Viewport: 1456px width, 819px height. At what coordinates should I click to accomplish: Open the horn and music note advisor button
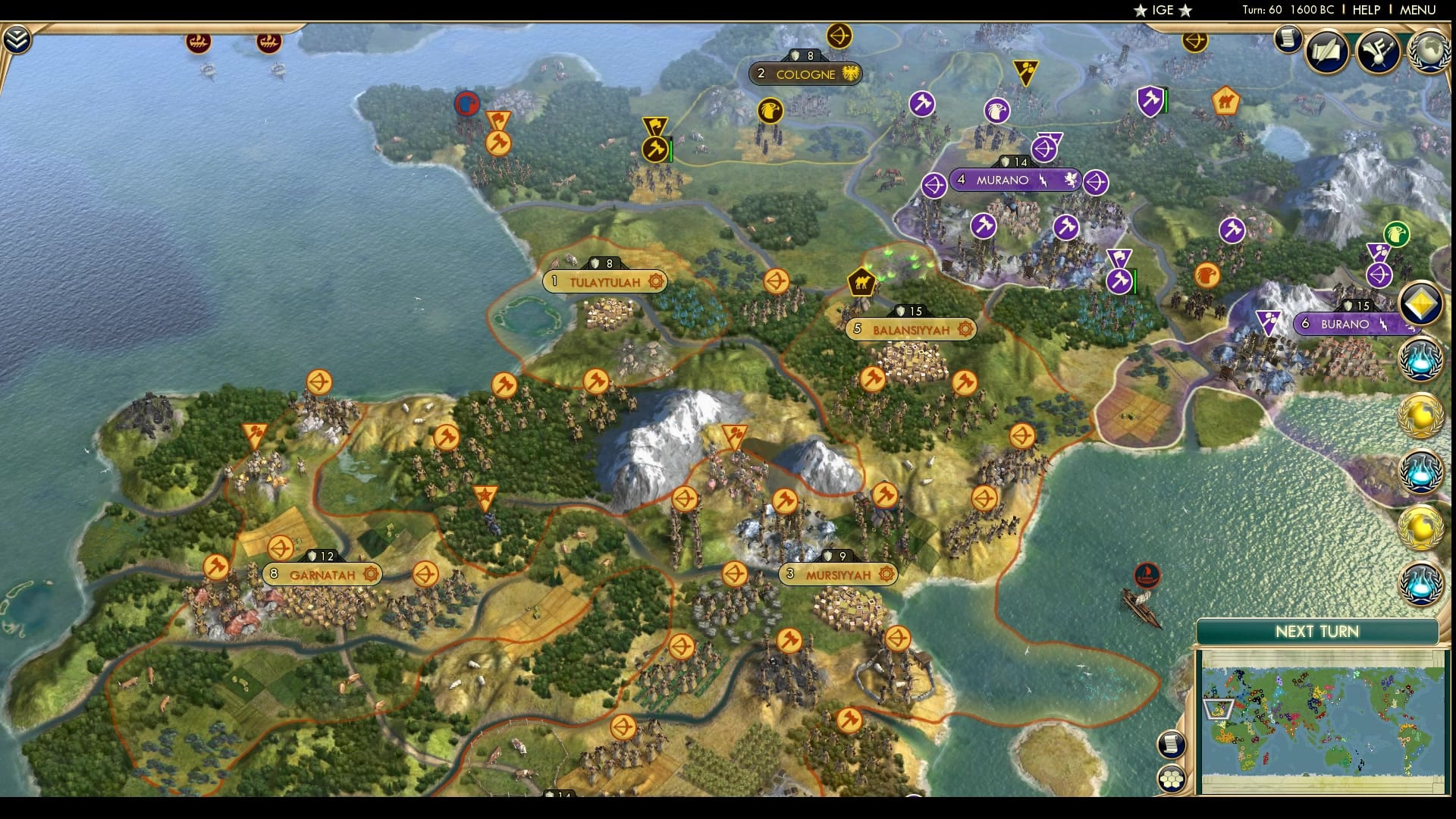tap(1378, 51)
